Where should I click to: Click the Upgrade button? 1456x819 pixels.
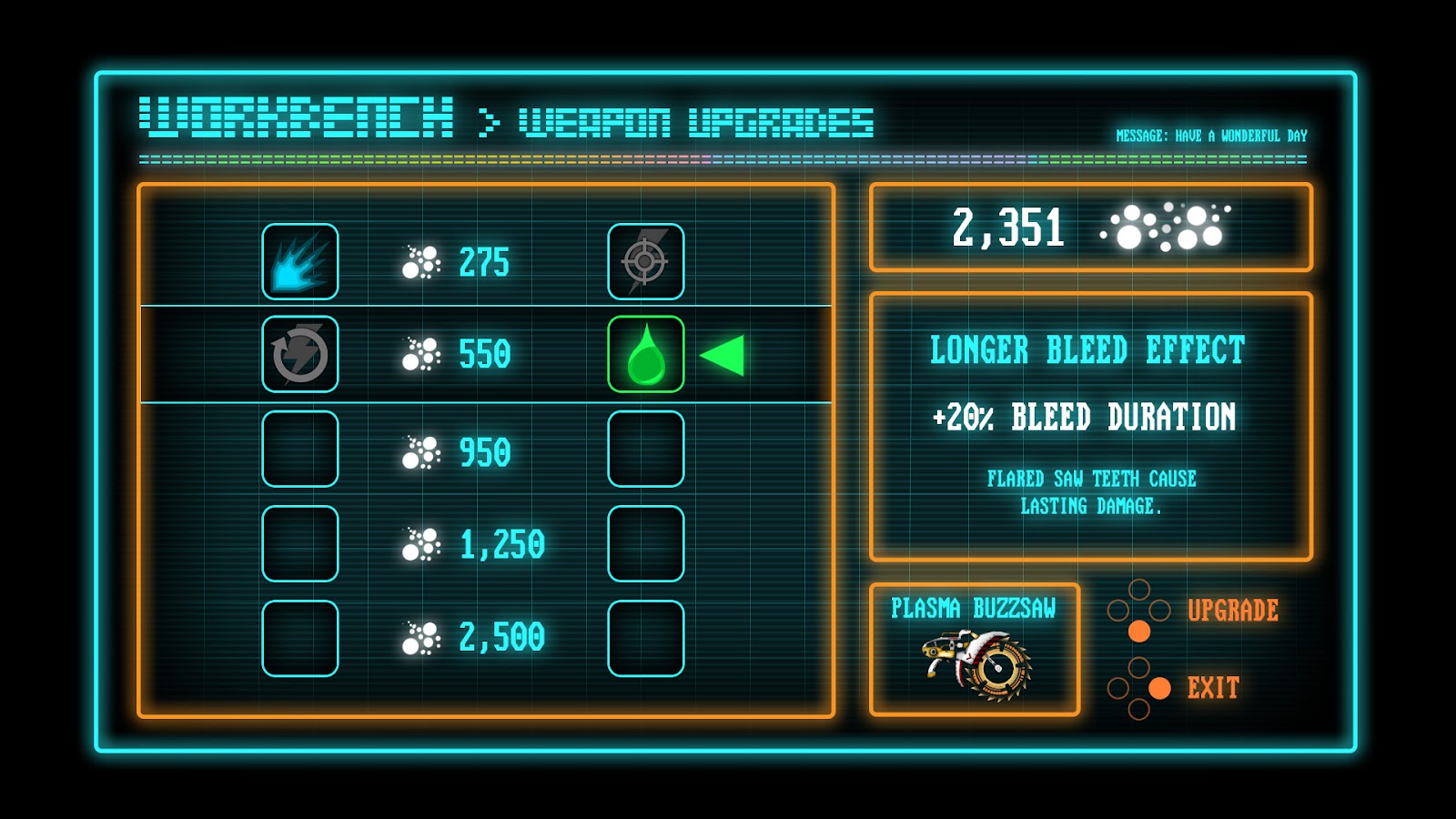[1231, 611]
